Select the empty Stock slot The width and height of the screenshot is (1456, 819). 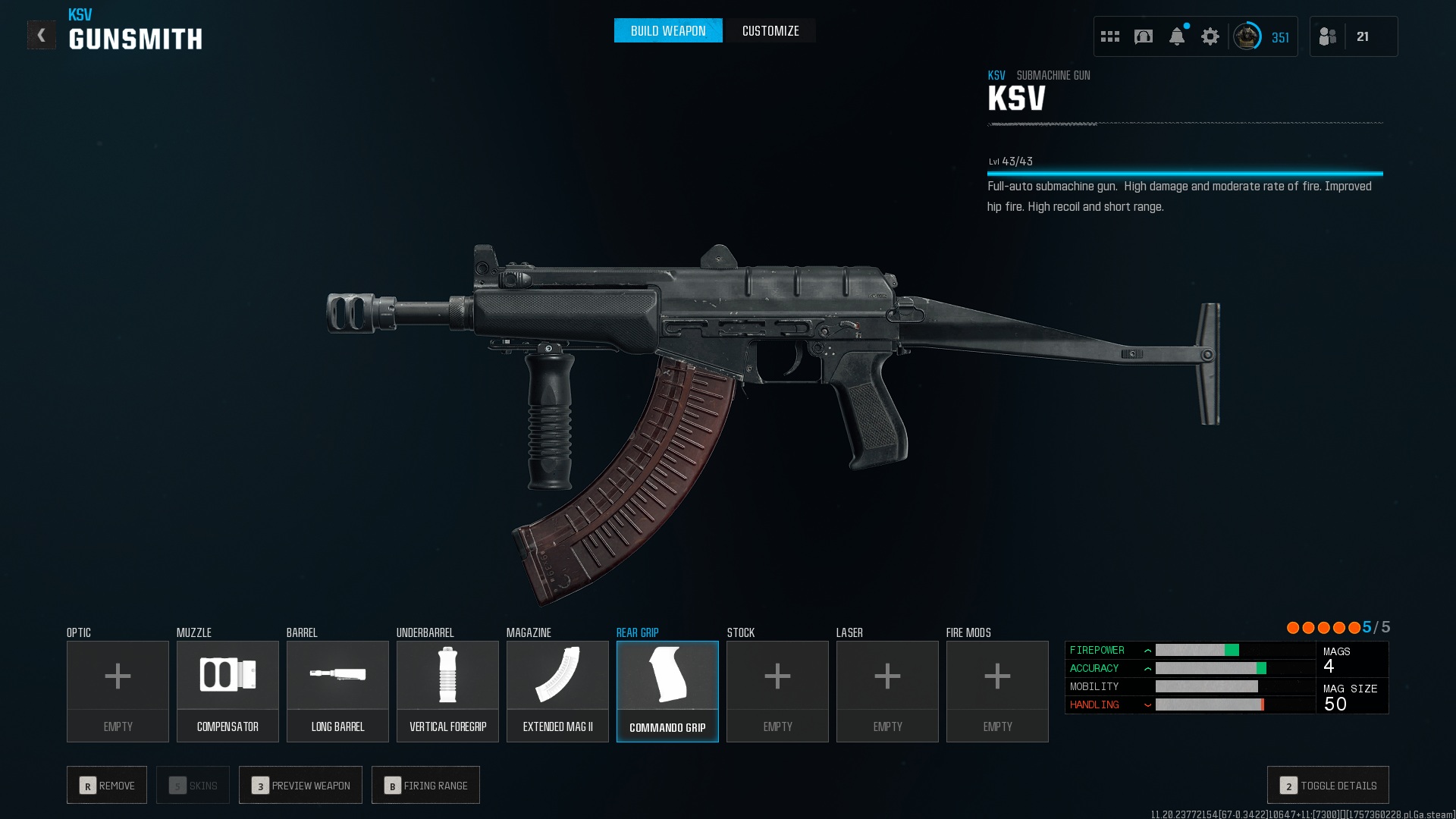point(777,691)
